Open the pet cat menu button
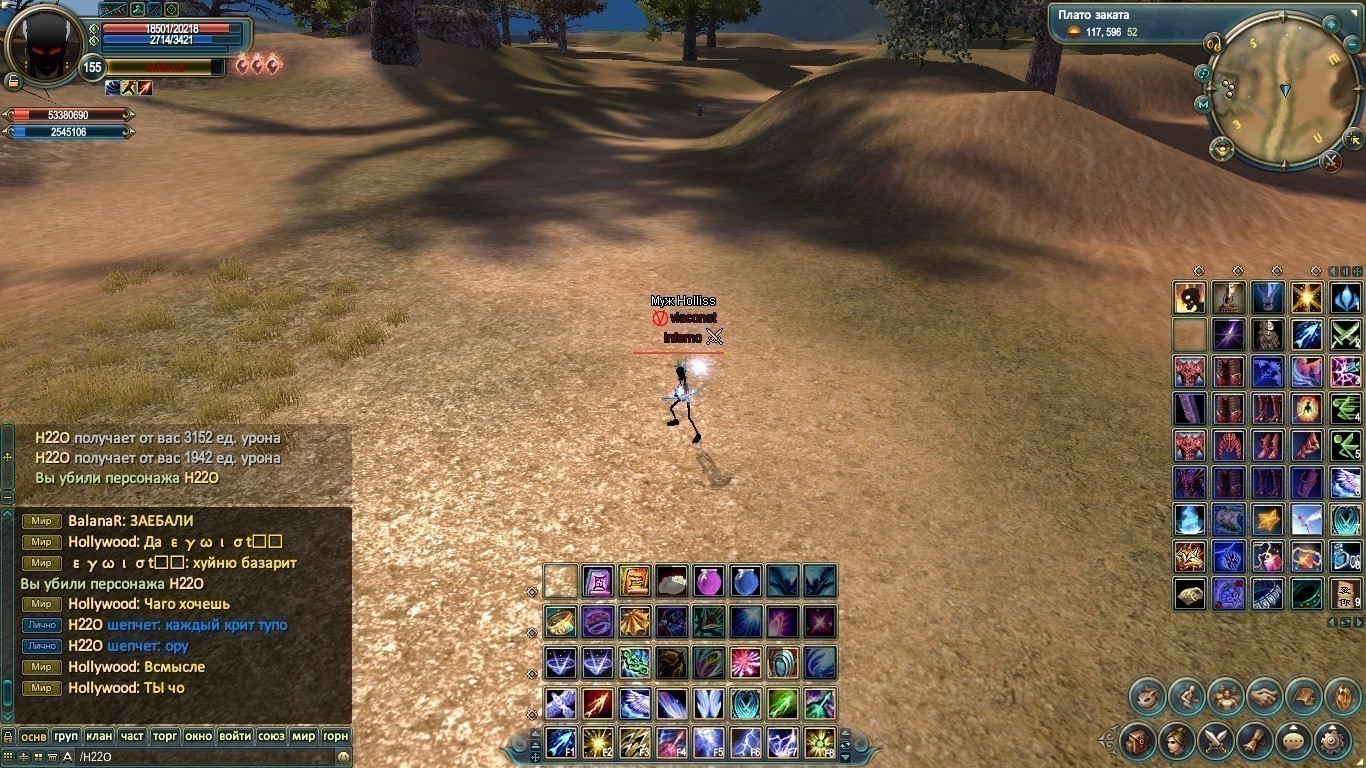Viewport: 1366px width, 768px height. [x=1148, y=696]
